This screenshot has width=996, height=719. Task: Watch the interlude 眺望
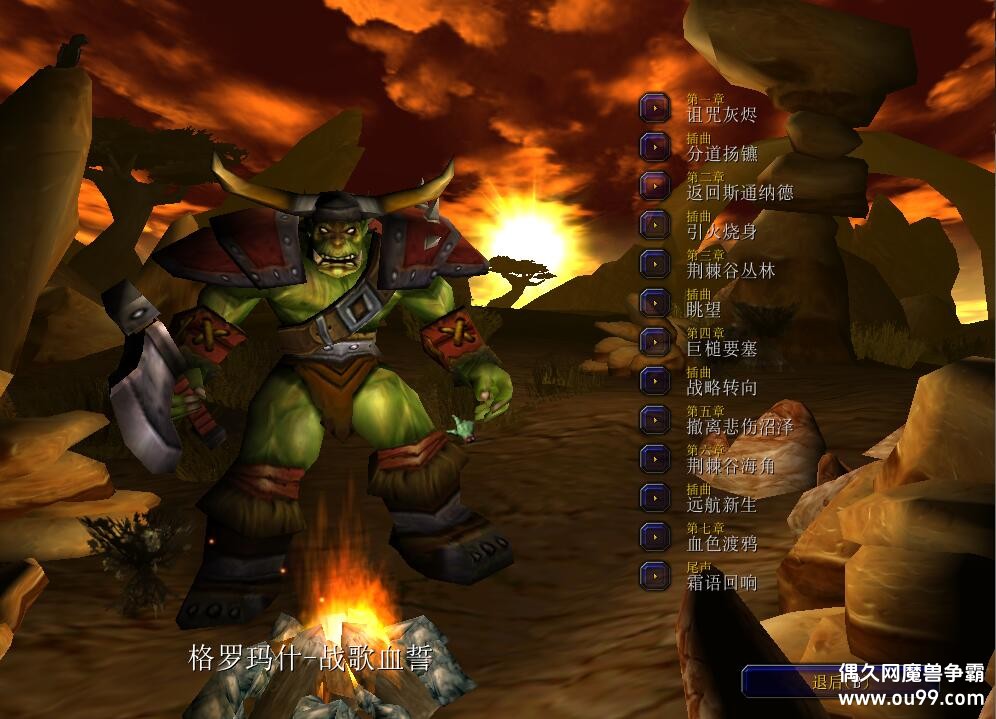pos(655,303)
